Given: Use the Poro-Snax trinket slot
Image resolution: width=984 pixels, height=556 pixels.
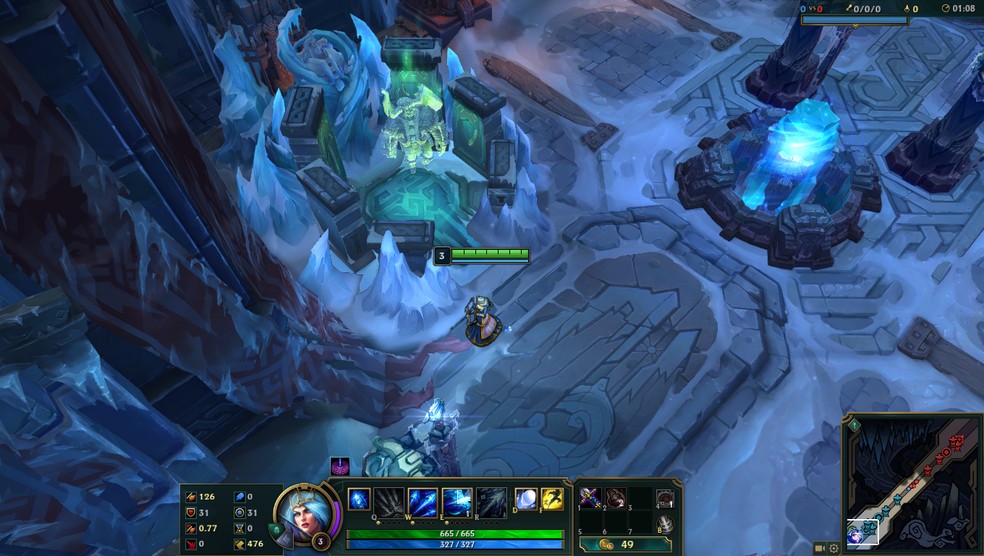Looking at the screenshot, I should pyautogui.click(x=665, y=498).
